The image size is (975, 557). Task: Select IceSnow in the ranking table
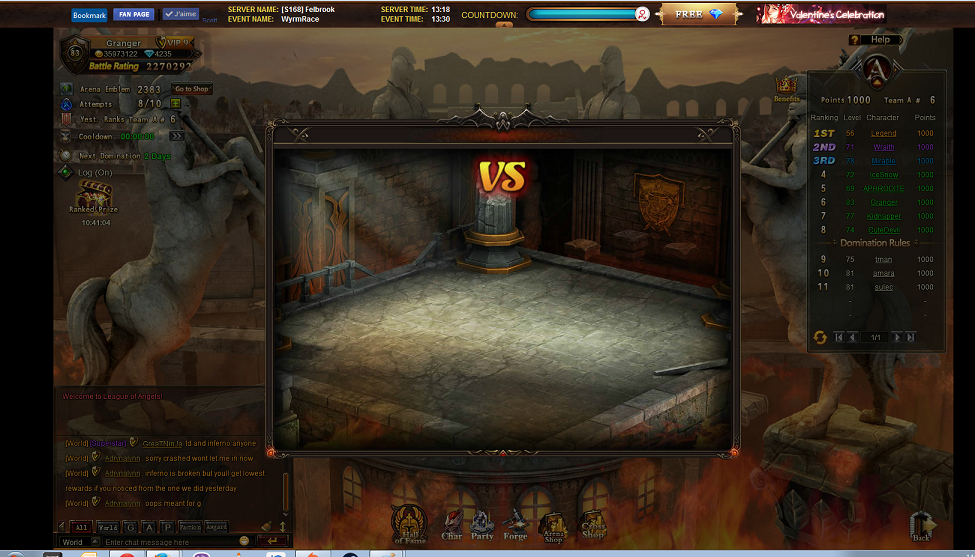click(x=883, y=175)
